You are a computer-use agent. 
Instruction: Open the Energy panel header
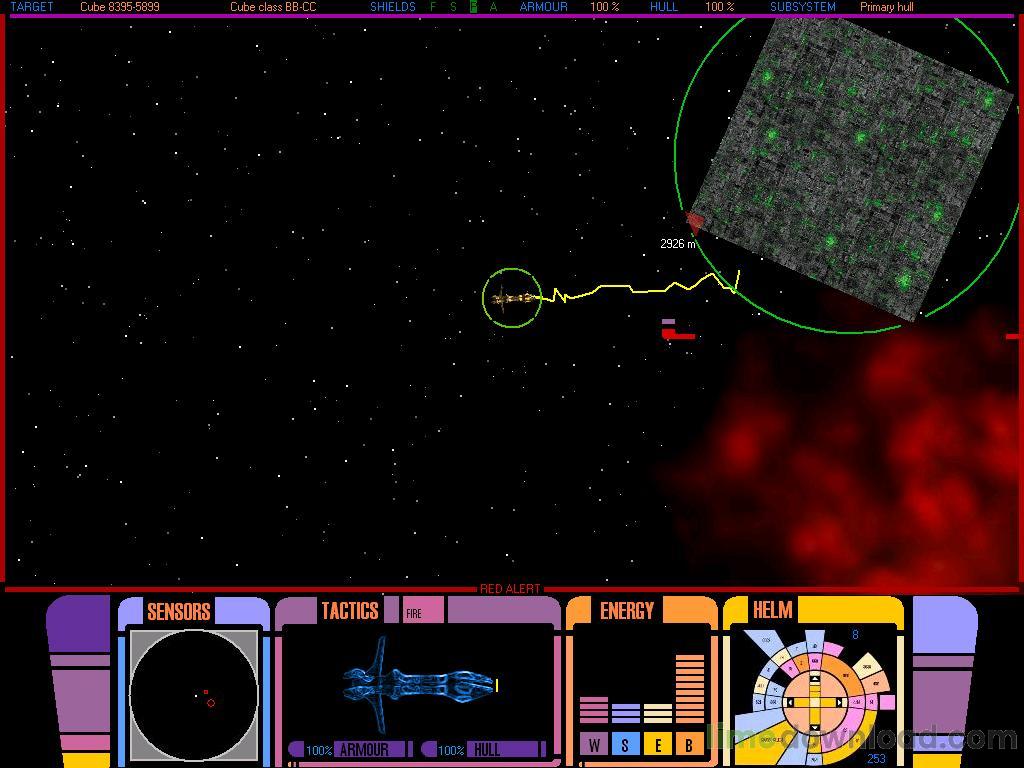coord(627,611)
